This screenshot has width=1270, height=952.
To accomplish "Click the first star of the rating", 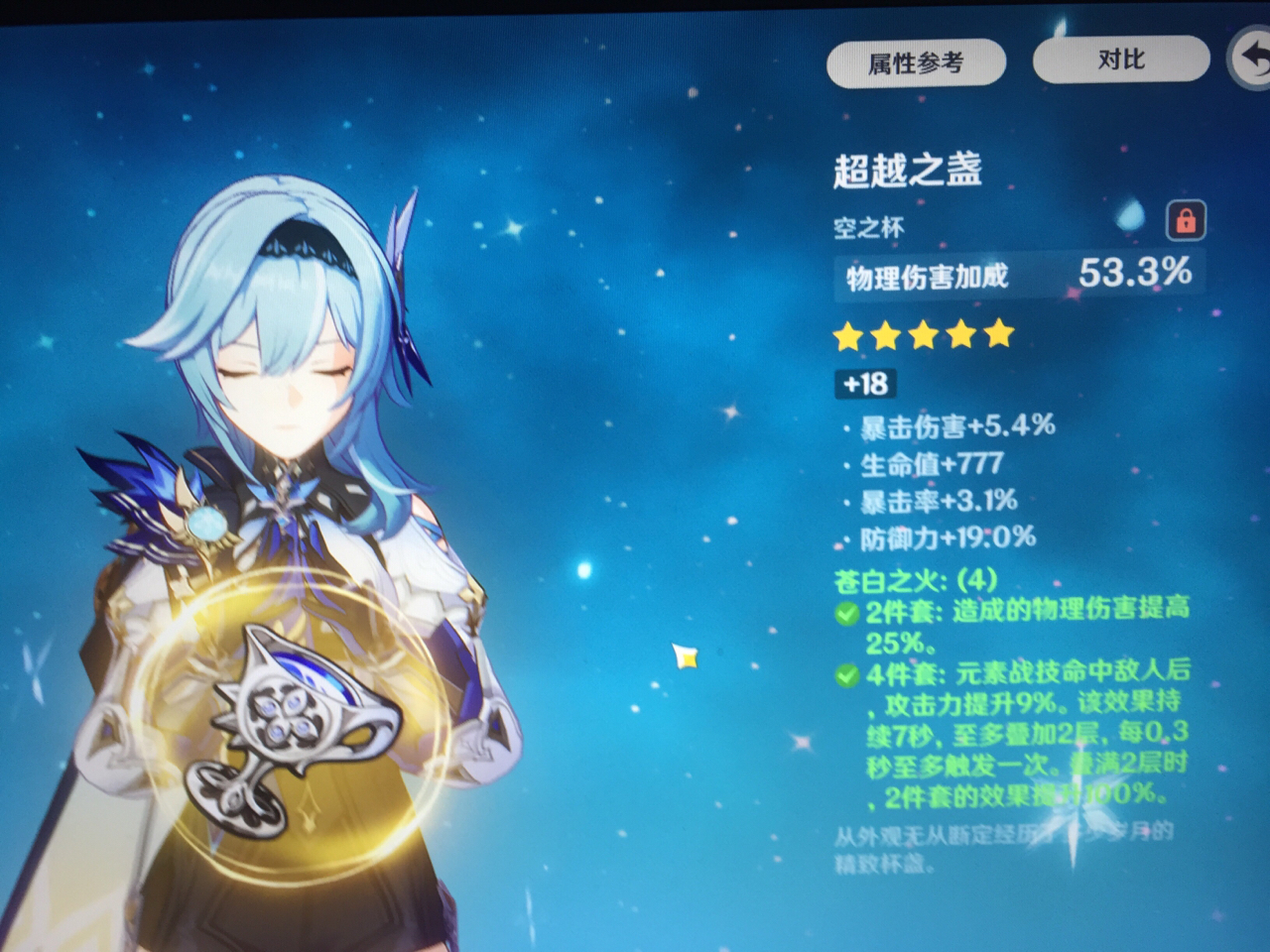I will [x=848, y=337].
